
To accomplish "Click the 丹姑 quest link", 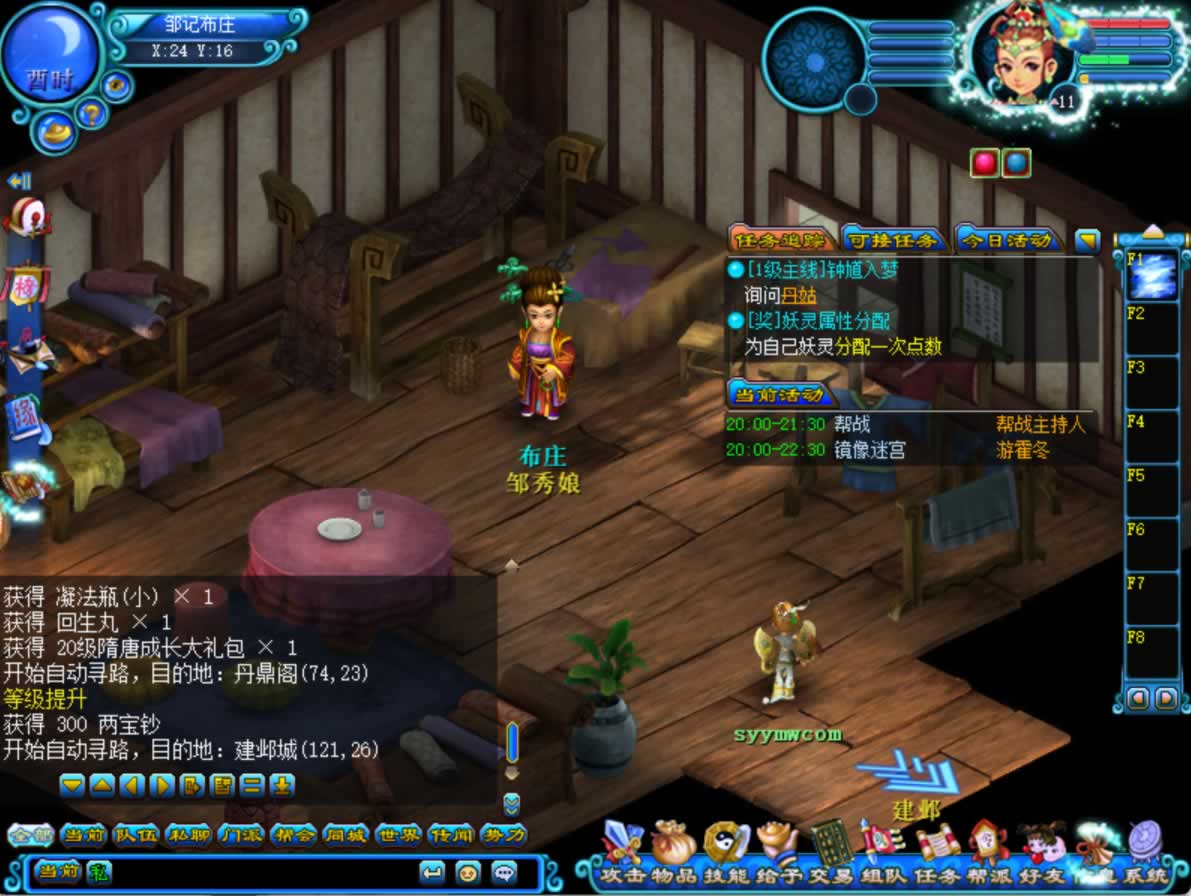I will 799,295.
